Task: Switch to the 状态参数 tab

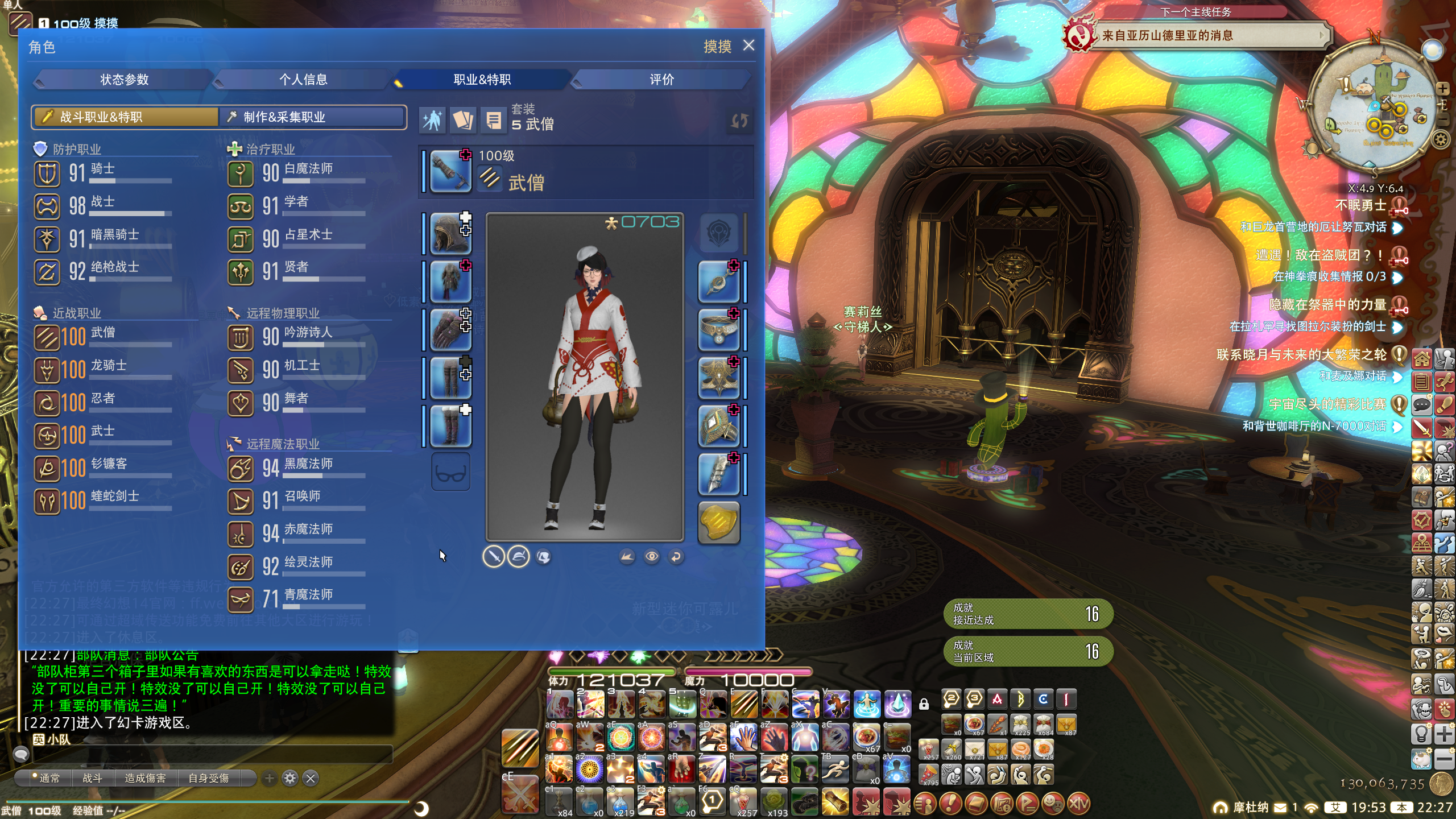Action: pos(124,80)
